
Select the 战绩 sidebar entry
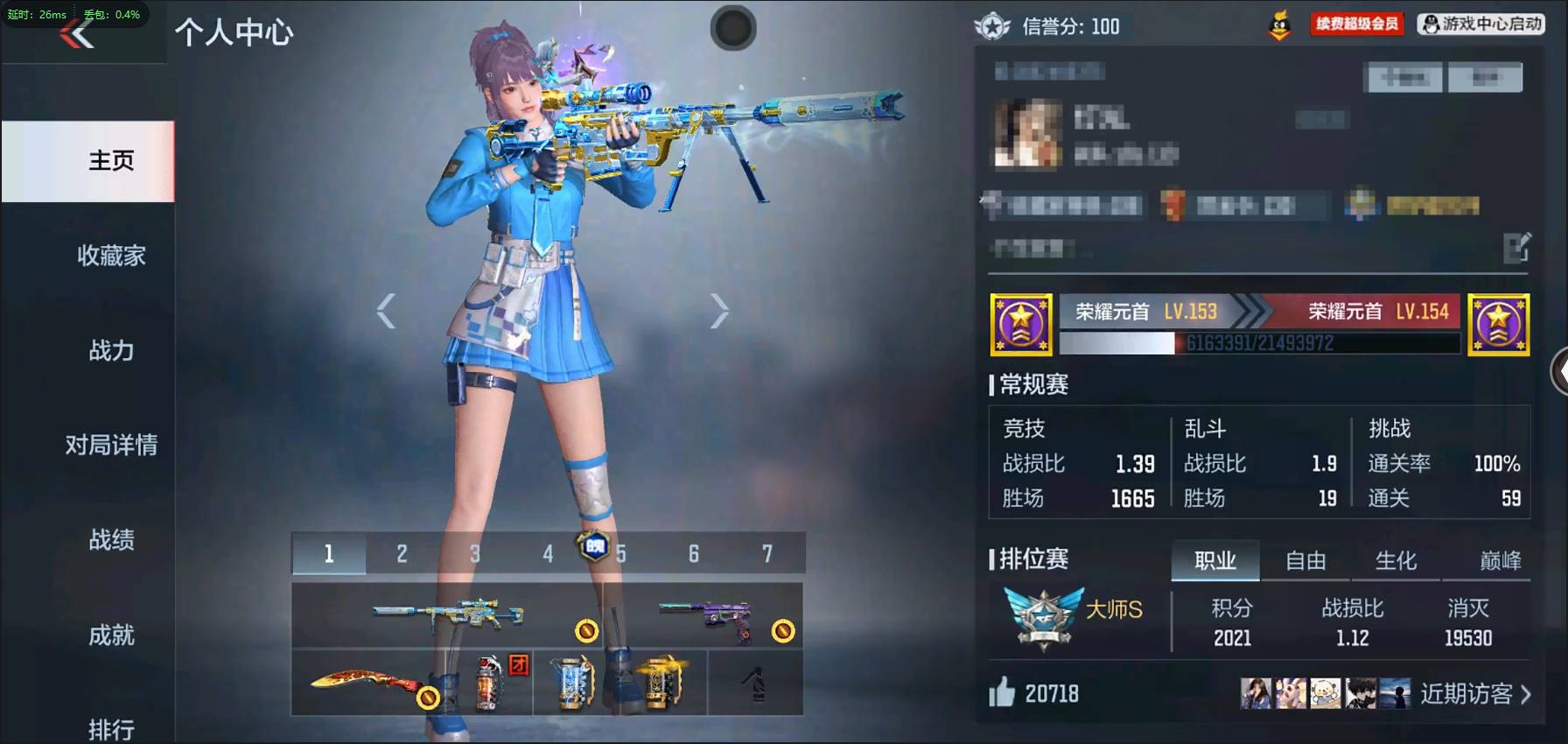pos(111,540)
